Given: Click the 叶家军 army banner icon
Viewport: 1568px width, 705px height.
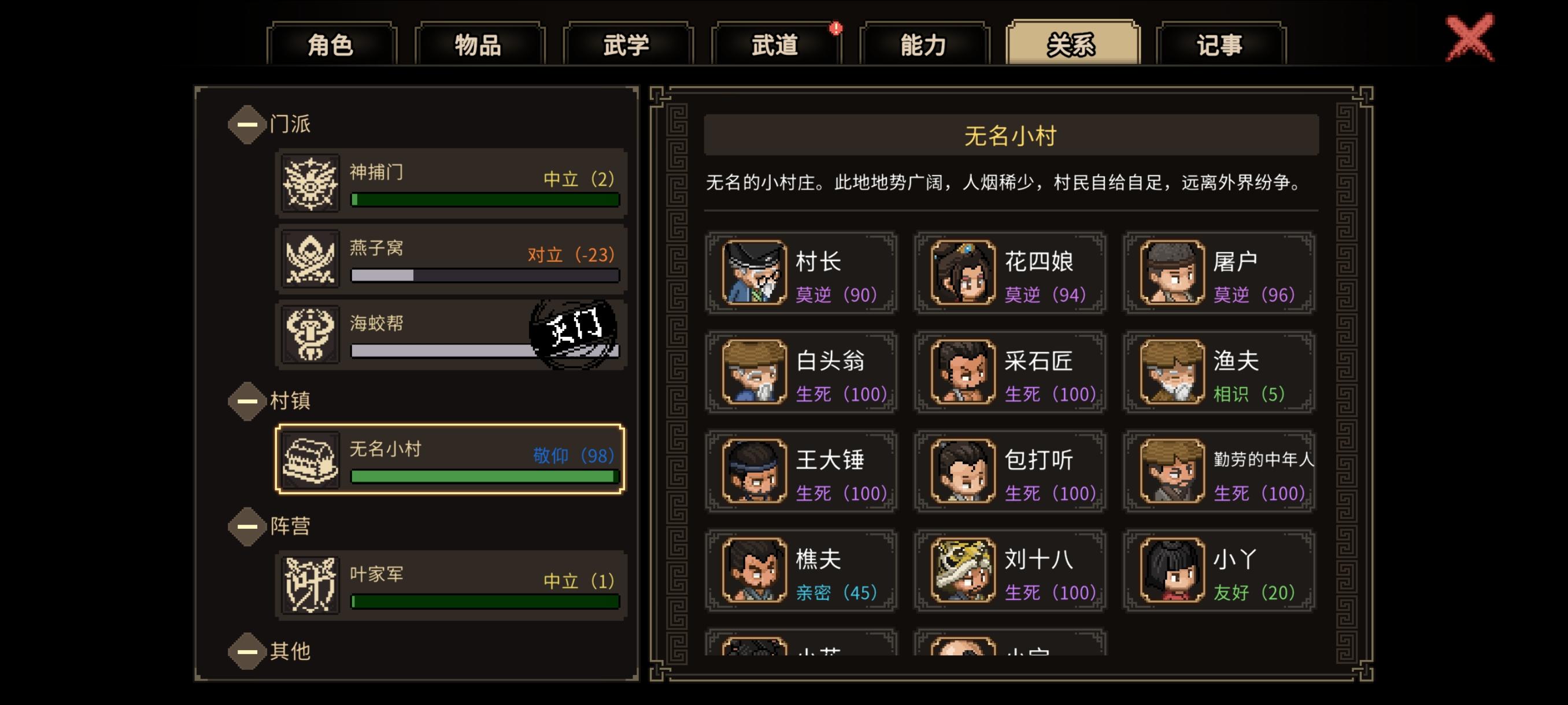Looking at the screenshot, I should [x=312, y=582].
